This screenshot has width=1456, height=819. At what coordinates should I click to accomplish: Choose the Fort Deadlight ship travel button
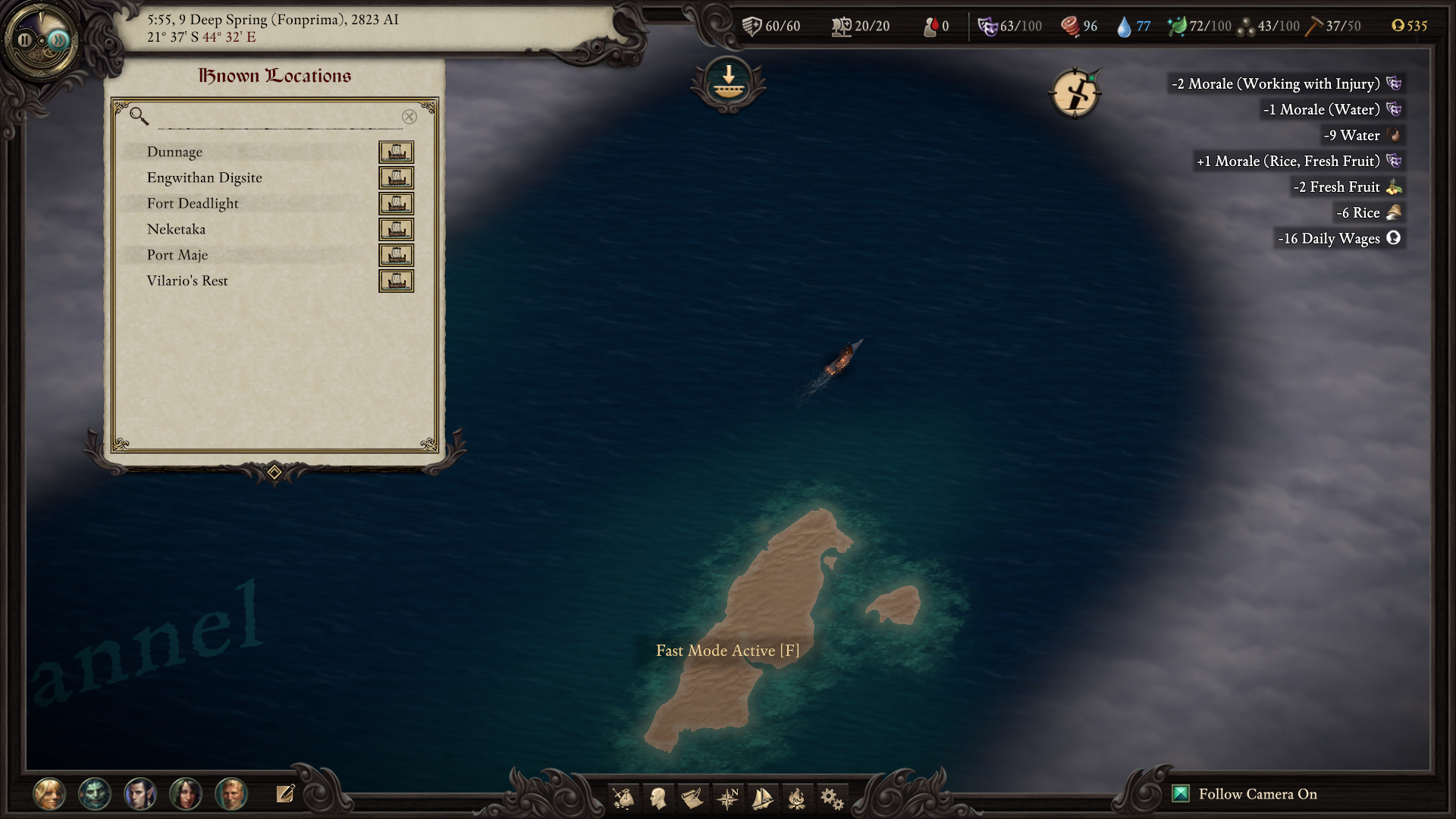(396, 204)
